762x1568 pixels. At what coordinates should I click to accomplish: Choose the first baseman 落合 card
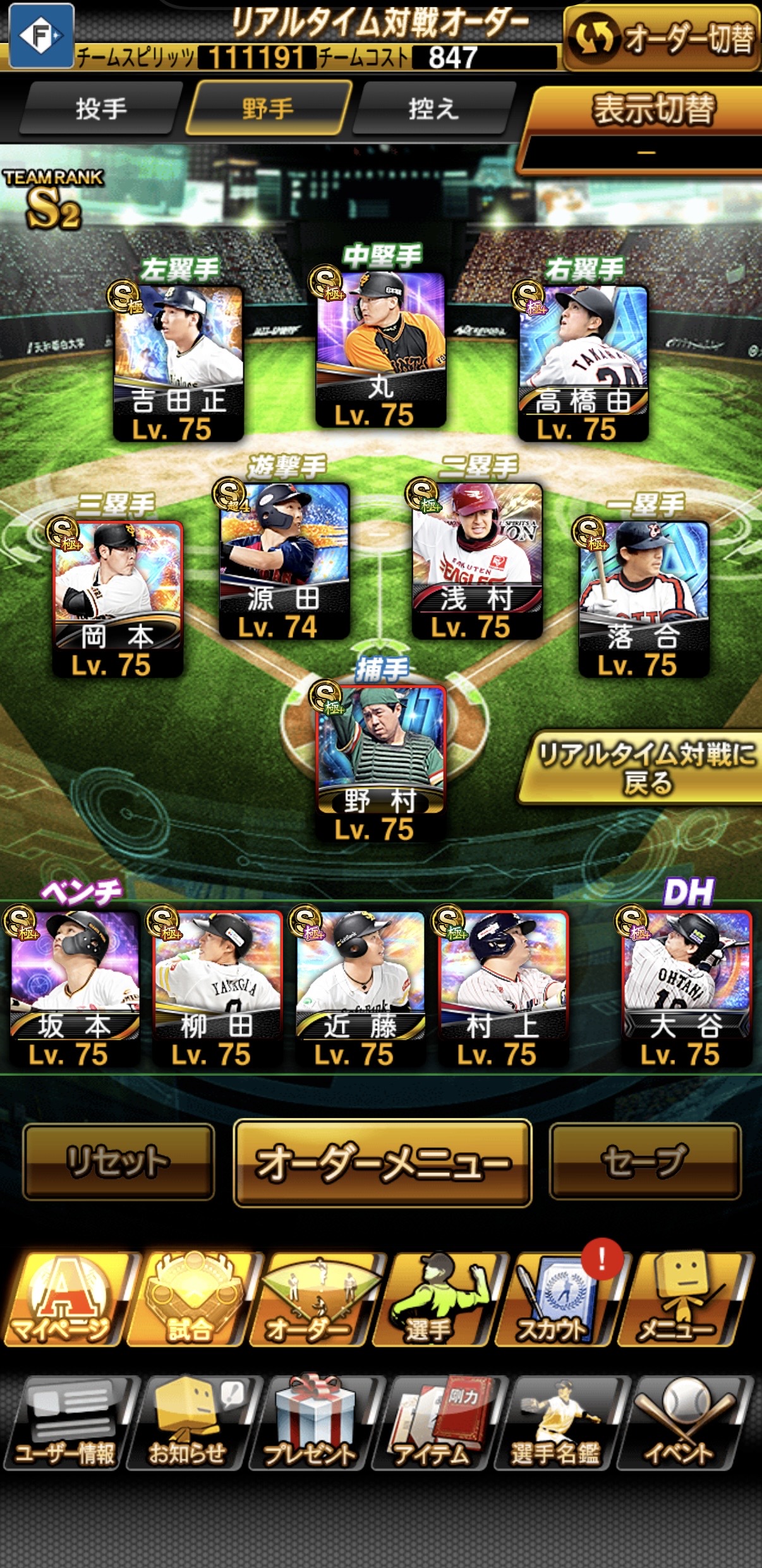tap(643, 597)
